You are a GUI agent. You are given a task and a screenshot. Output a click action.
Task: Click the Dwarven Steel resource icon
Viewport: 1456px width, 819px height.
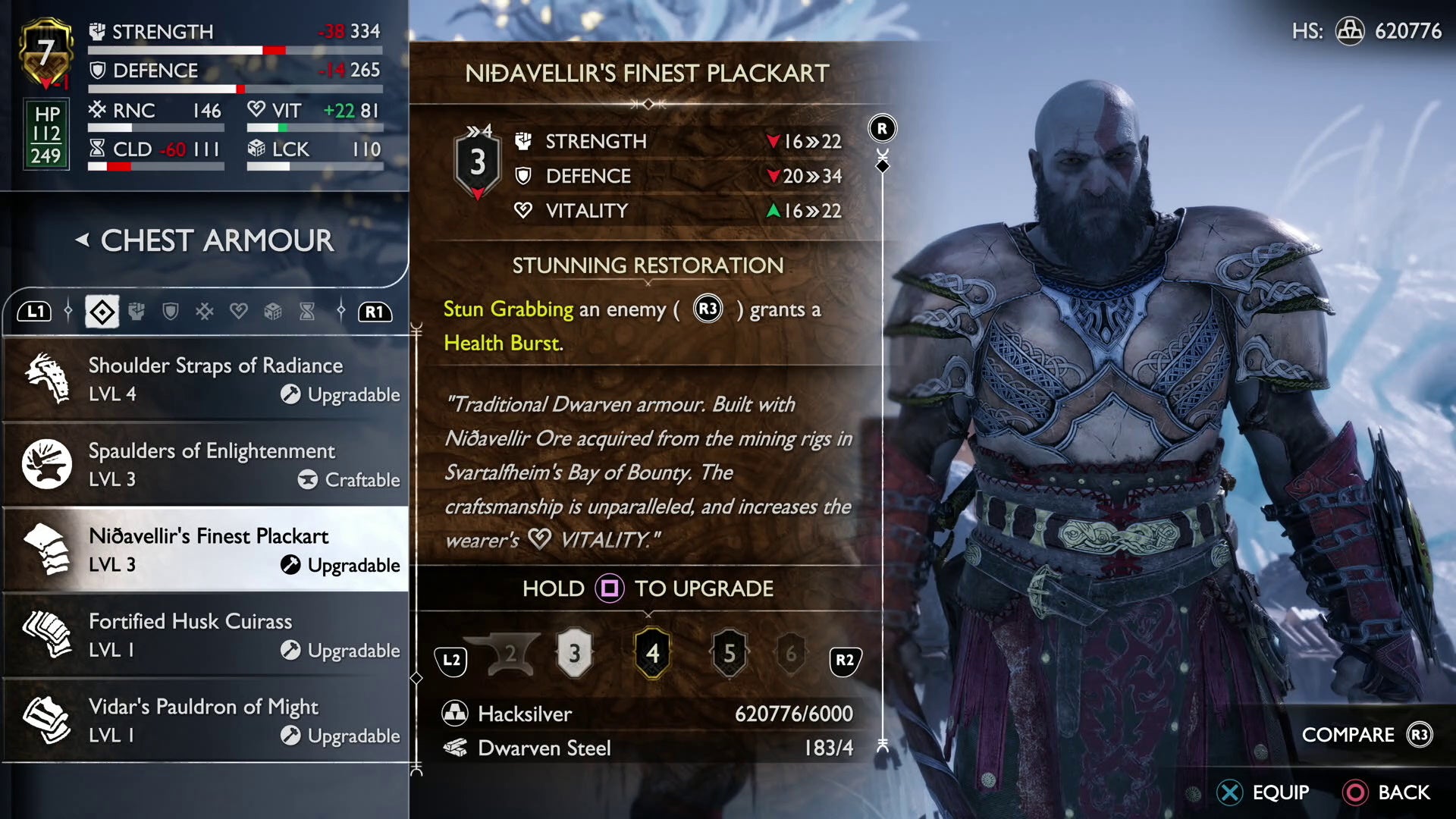click(455, 748)
